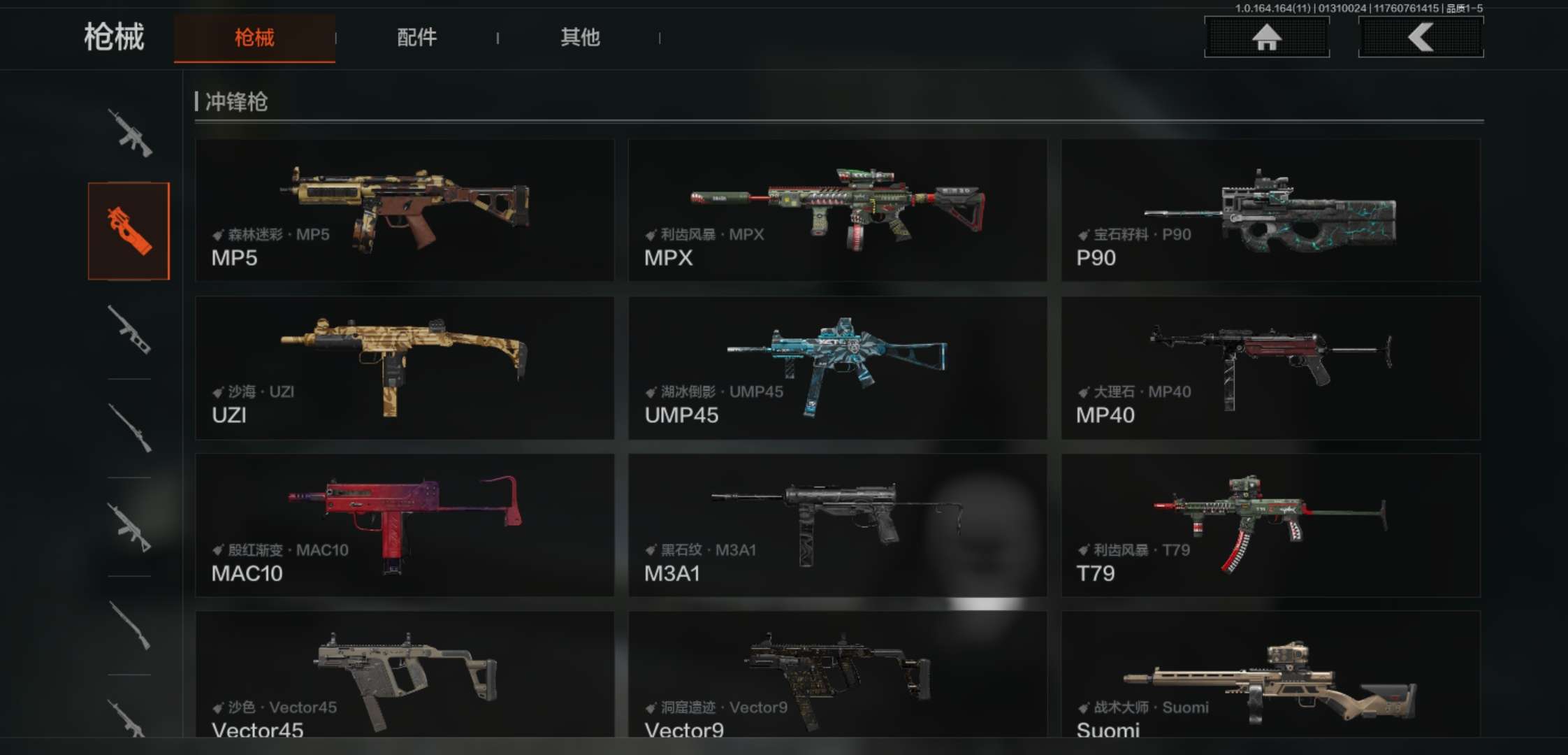Image resolution: width=1568 pixels, height=755 pixels.
Task: Choose the MPX submachine gun
Action: click(837, 210)
